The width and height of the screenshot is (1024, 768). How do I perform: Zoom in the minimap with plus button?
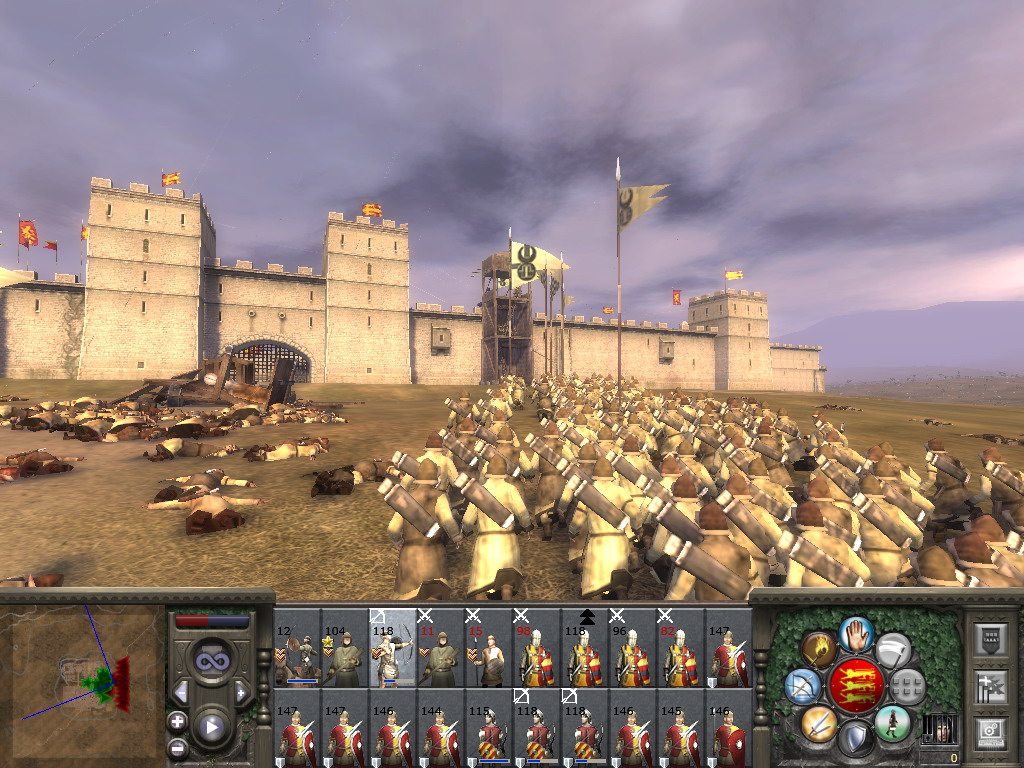(x=177, y=721)
